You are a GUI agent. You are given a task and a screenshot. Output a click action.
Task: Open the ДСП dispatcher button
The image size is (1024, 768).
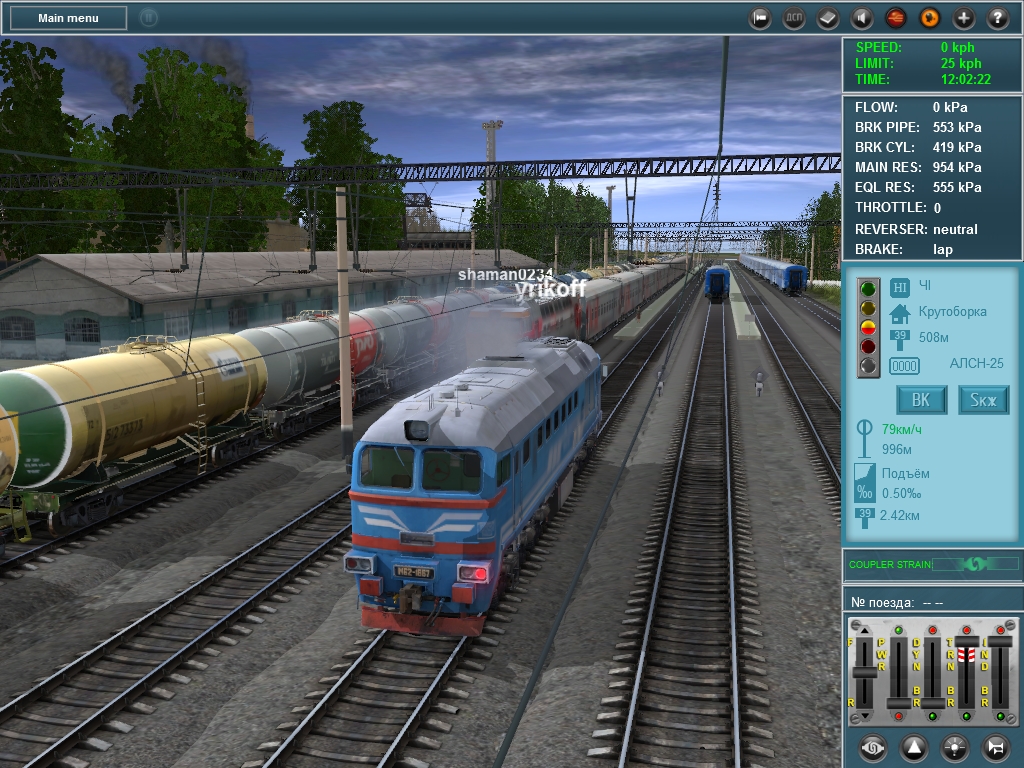click(x=794, y=18)
